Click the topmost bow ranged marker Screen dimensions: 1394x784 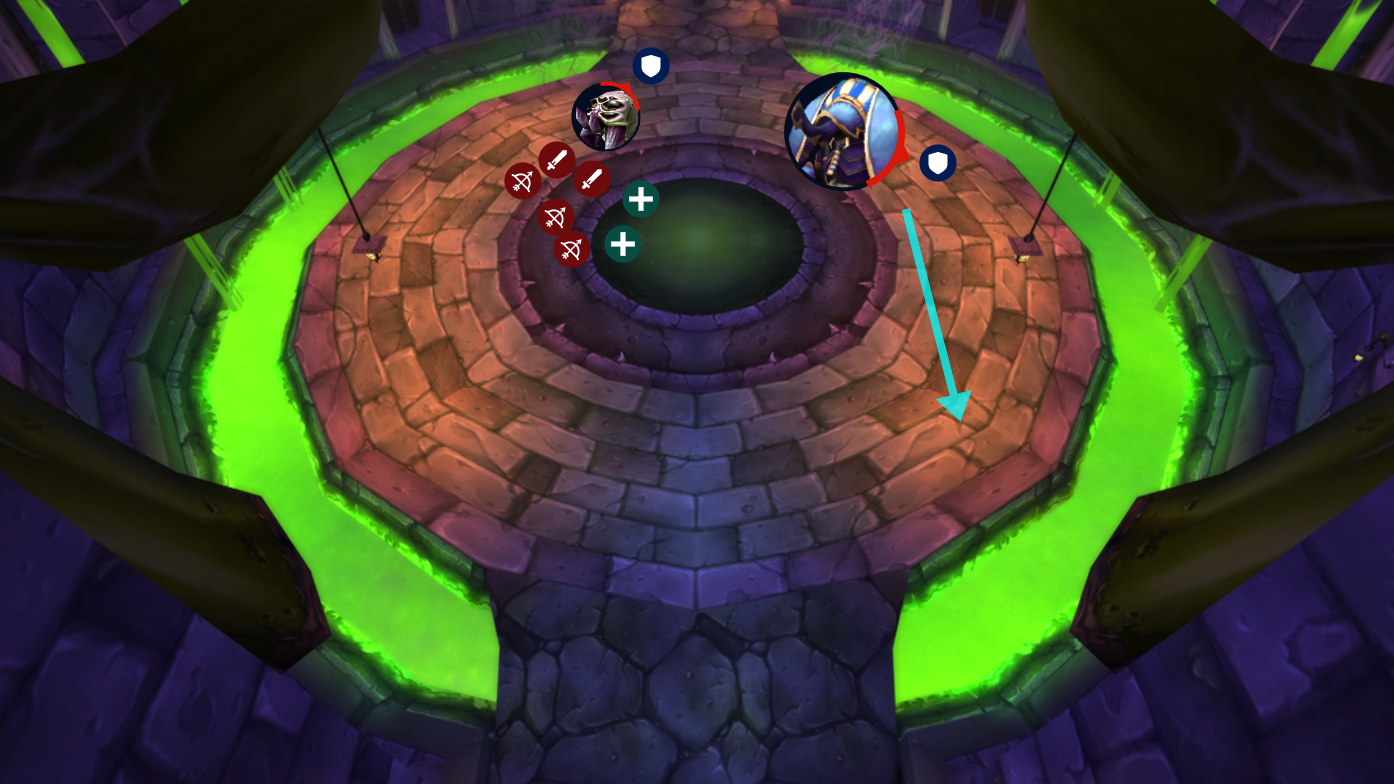[523, 183]
